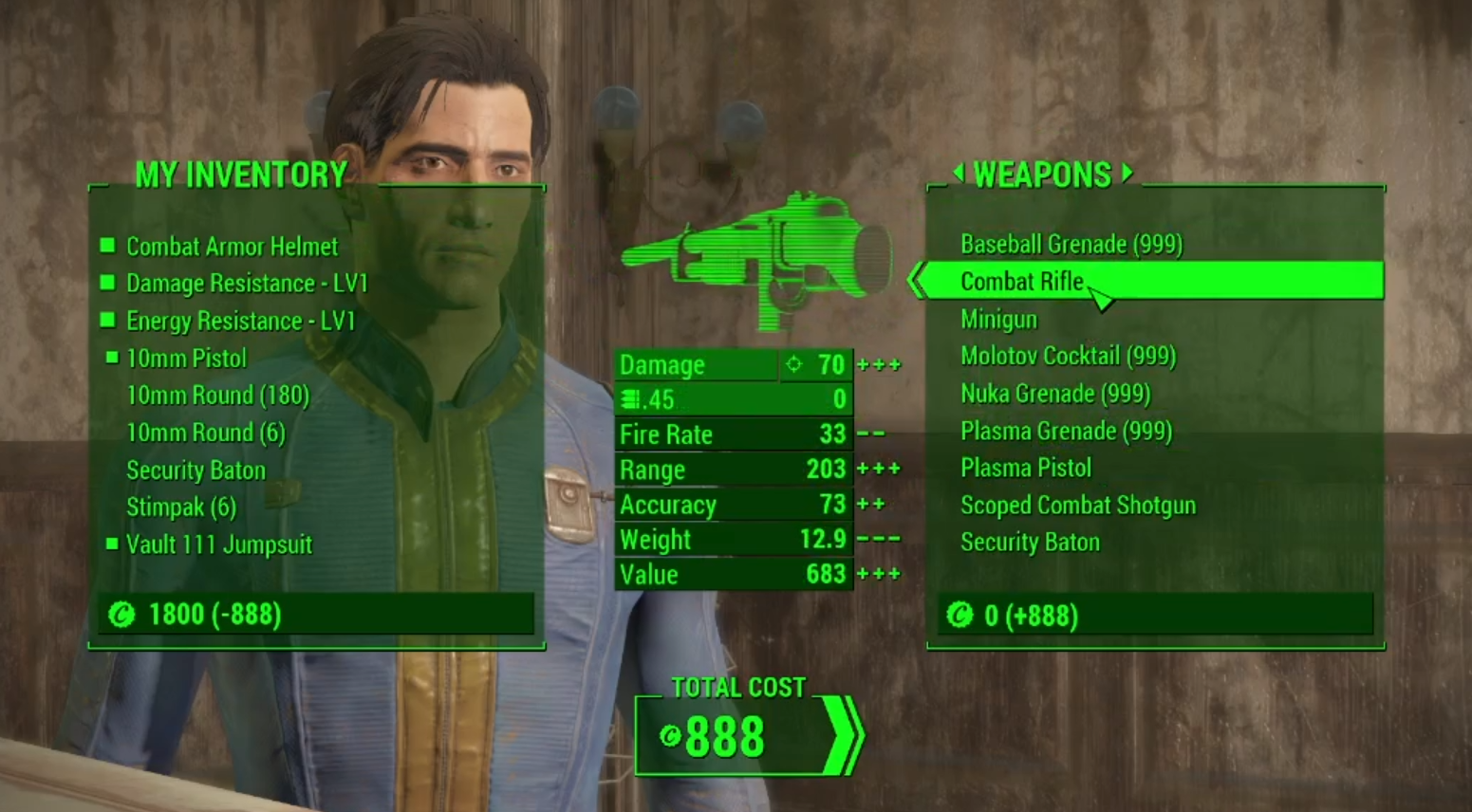Choose the Scoped Combat Shotgun
The image size is (1472, 812).
[1077, 506]
